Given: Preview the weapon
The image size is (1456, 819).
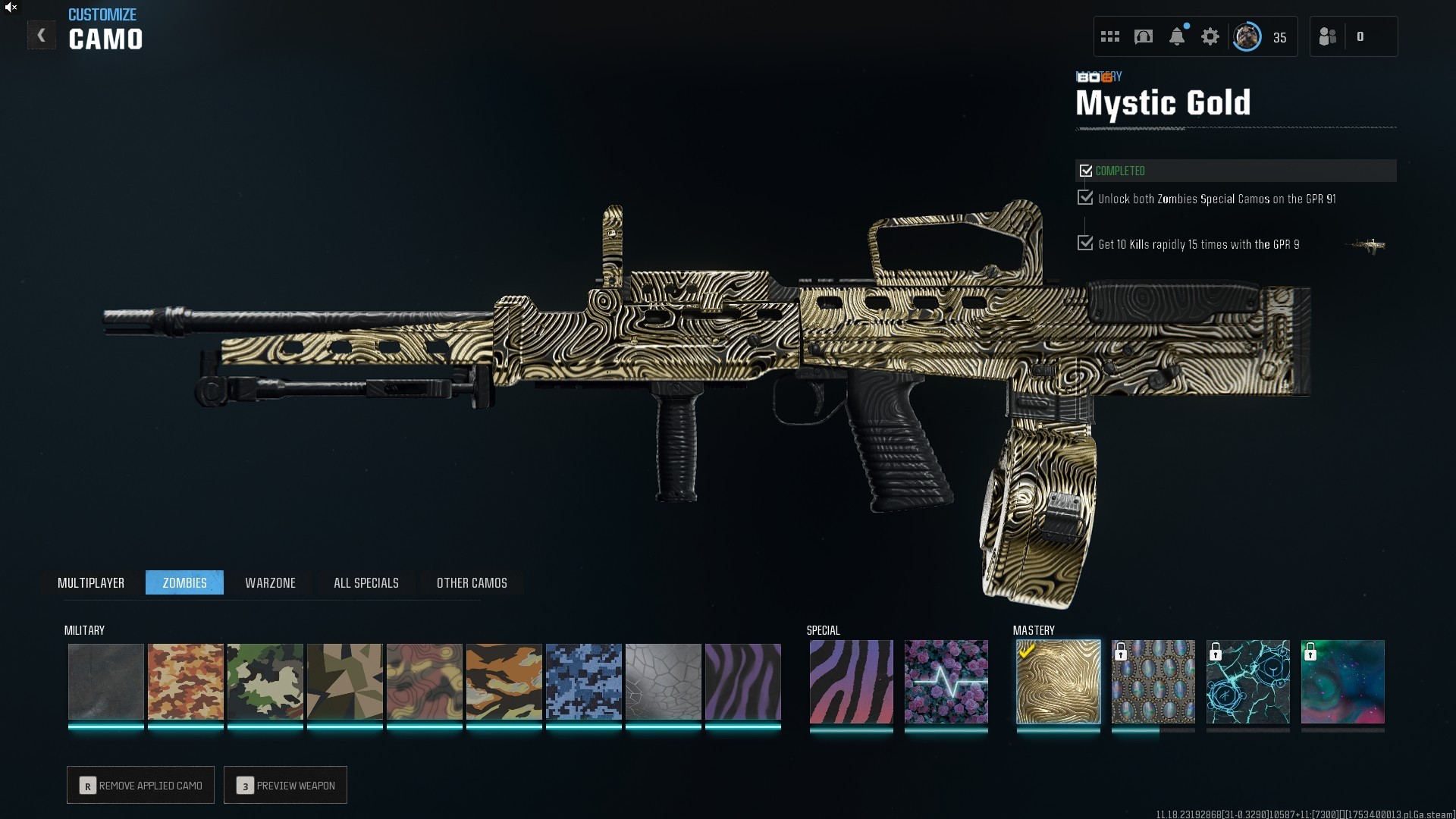Looking at the screenshot, I should pyautogui.click(x=286, y=785).
